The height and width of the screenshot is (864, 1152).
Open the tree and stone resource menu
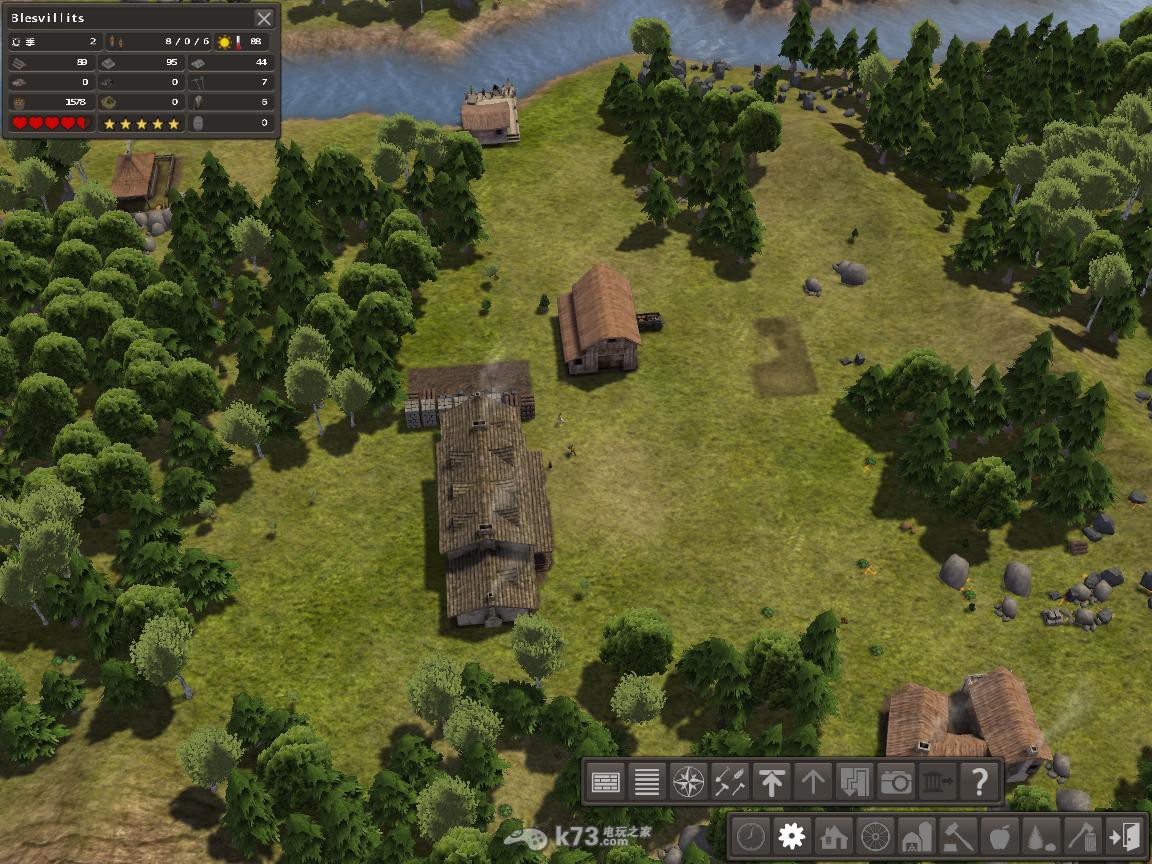pos(1040,835)
